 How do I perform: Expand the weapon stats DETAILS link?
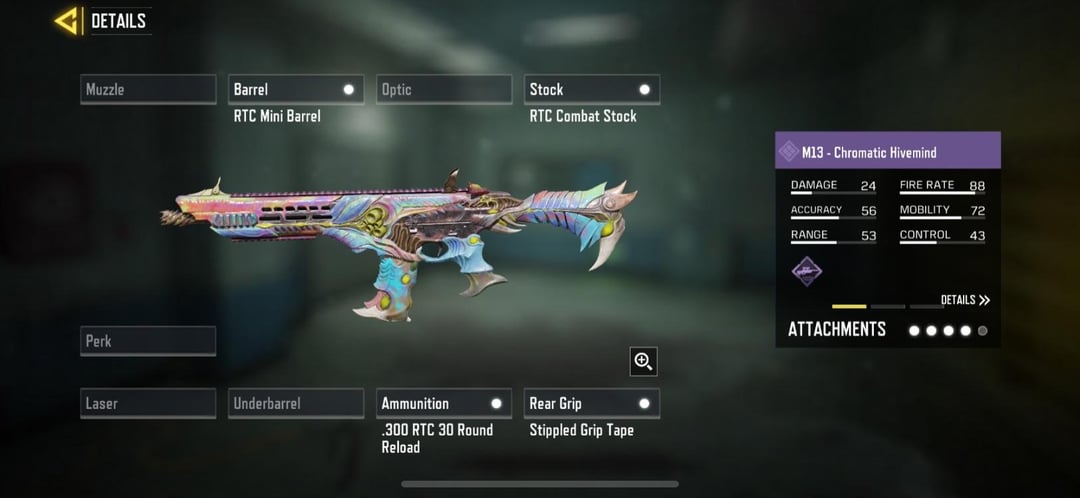tap(965, 300)
